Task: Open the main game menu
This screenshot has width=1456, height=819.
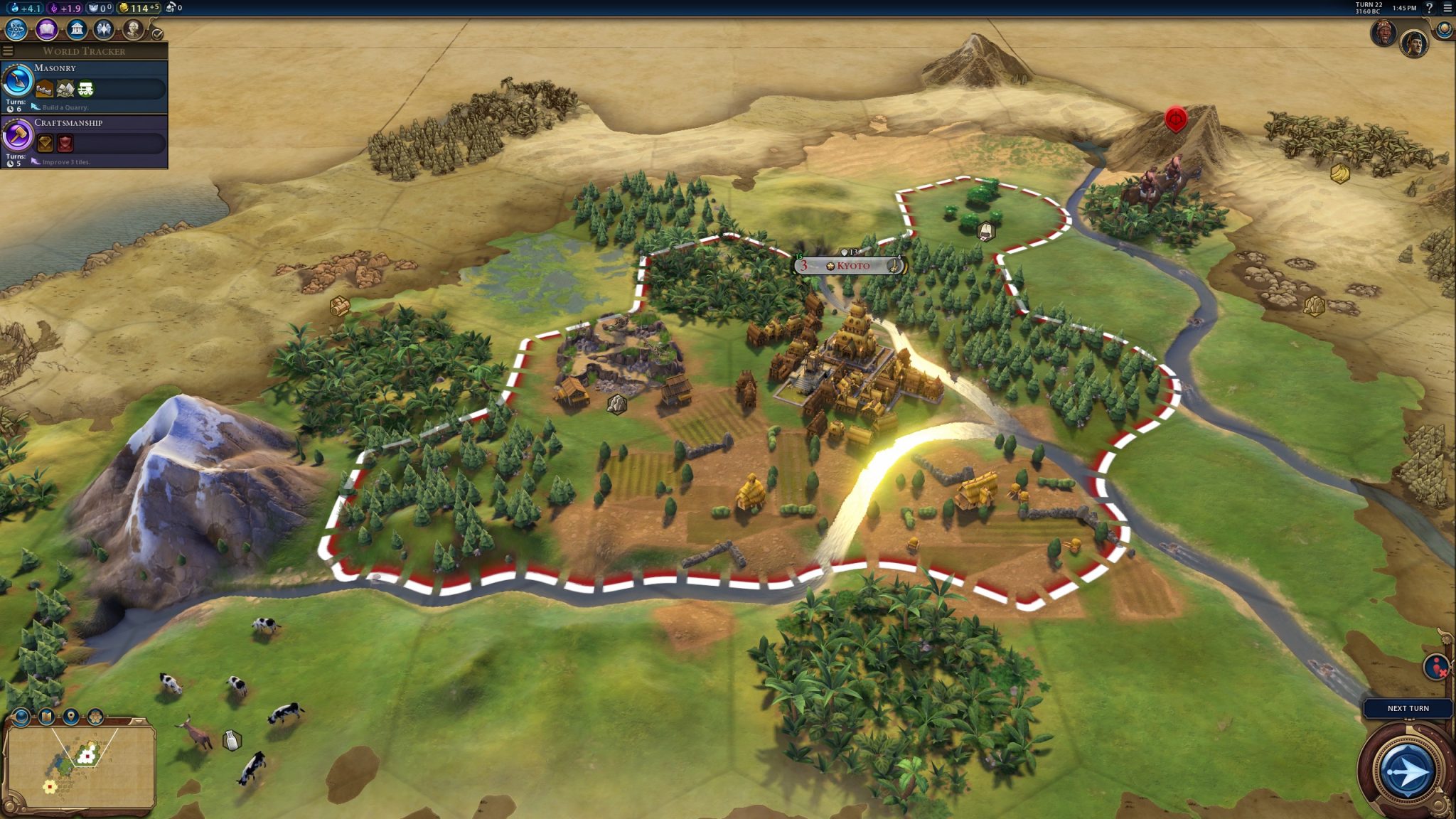Action: pyautogui.click(x=1447, y=8)
